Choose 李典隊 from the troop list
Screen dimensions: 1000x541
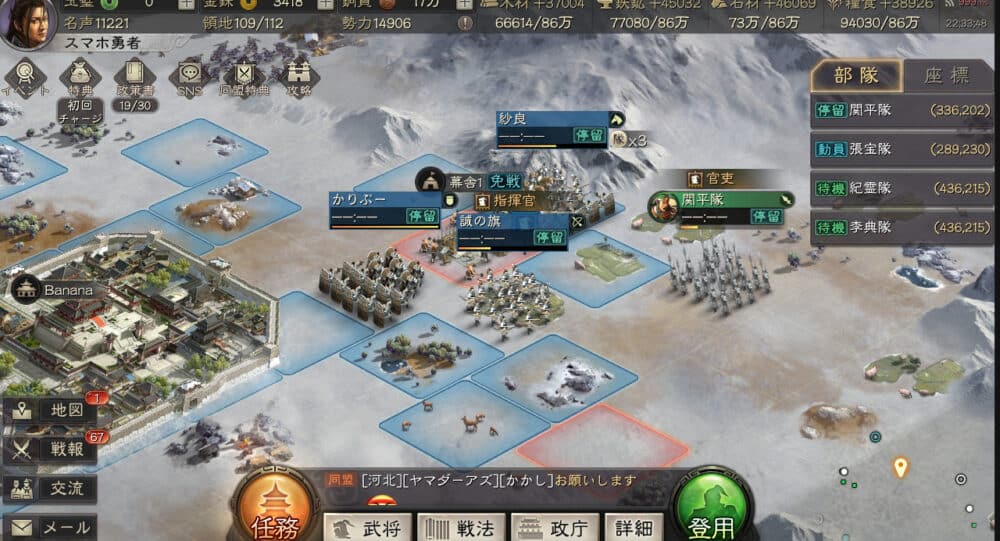[x=902, y=227]
